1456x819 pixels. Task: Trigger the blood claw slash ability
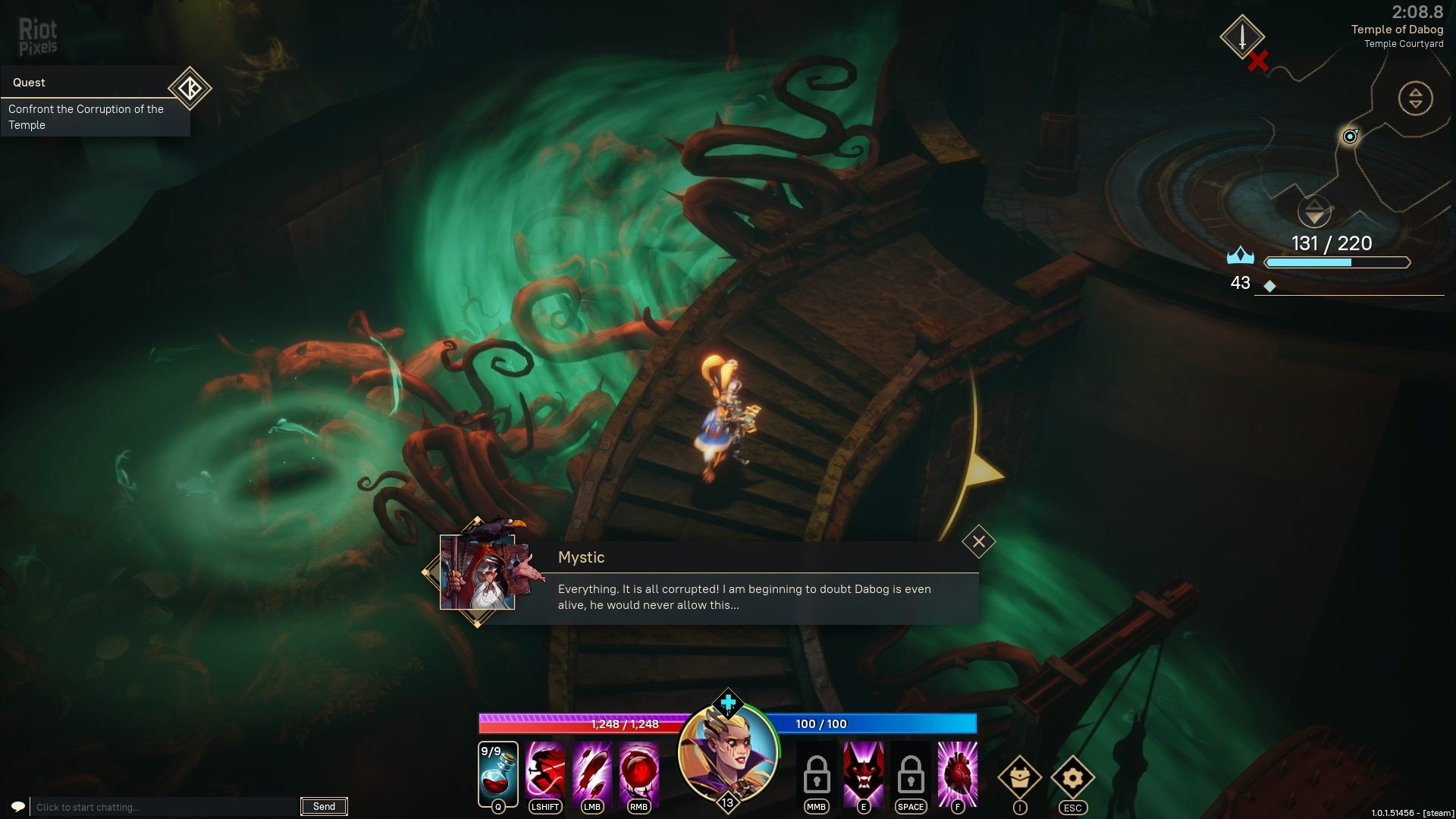592,773
